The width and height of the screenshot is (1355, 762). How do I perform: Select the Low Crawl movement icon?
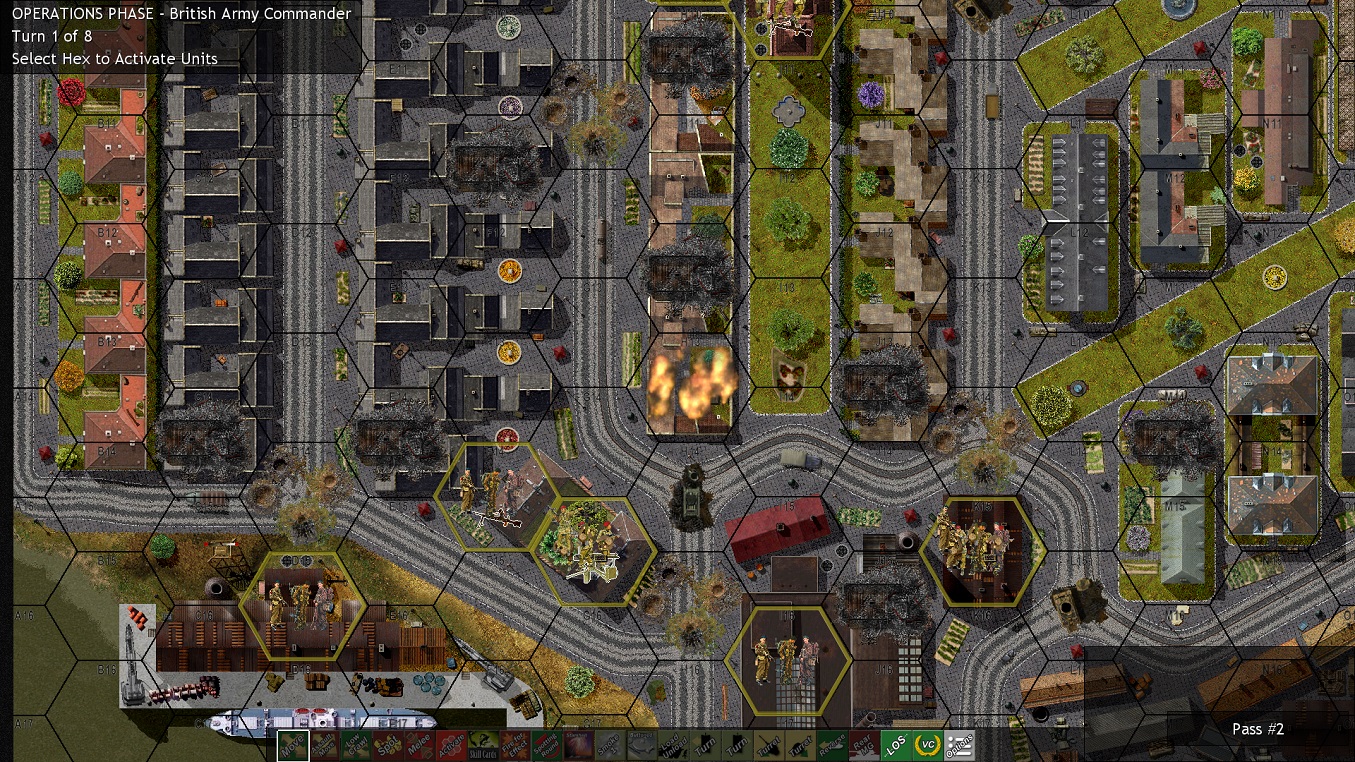(354, 744)
